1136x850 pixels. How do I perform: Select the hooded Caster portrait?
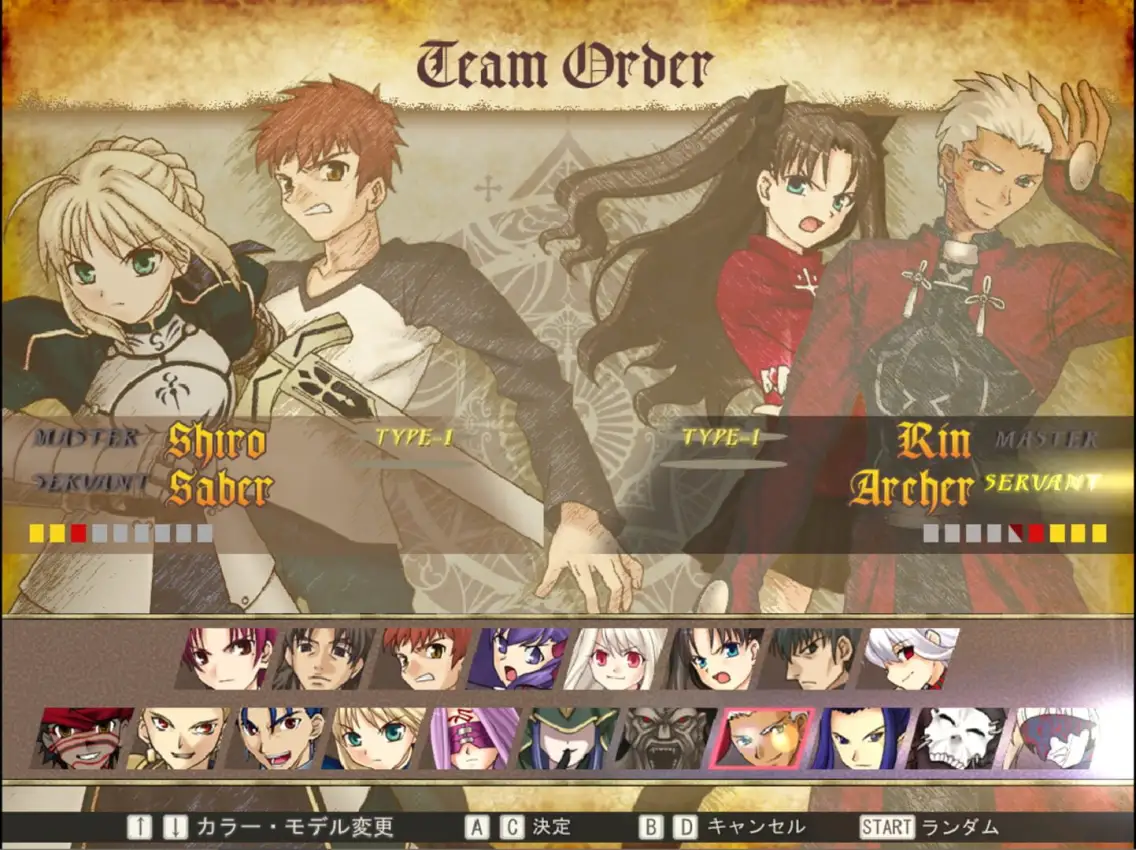[x=574, y=738]
